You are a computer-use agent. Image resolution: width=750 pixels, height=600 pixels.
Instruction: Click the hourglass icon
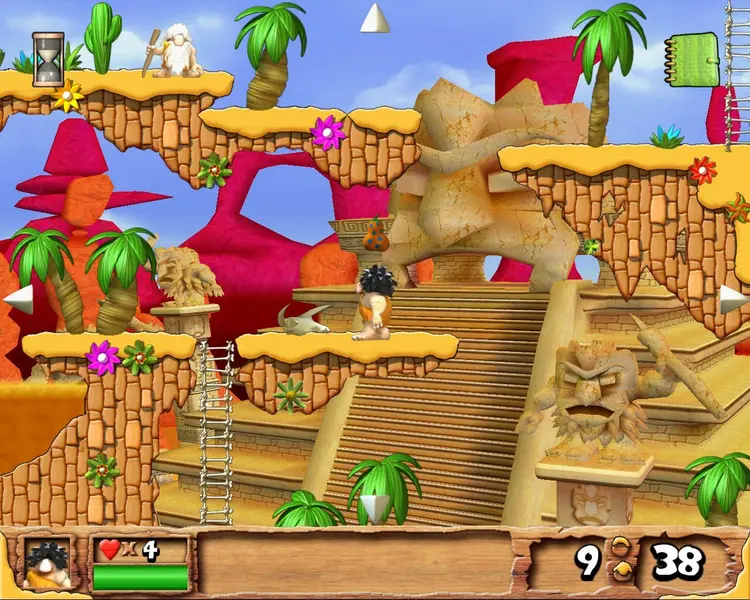47,58
